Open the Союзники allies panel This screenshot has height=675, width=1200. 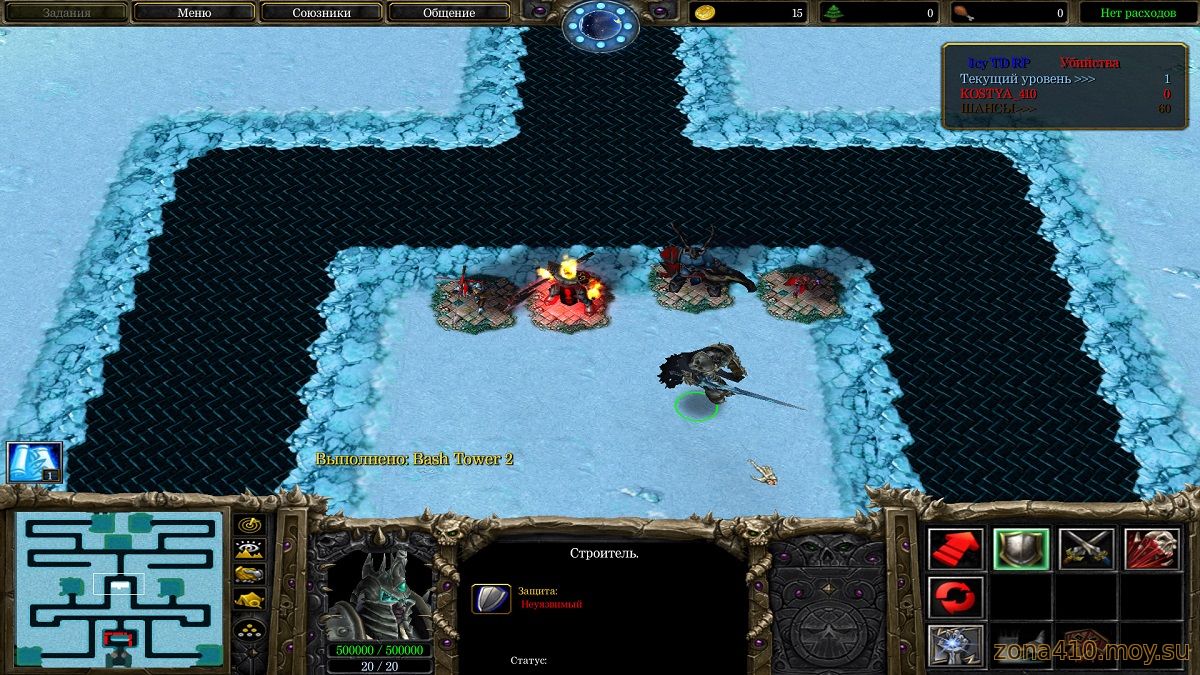321,13
